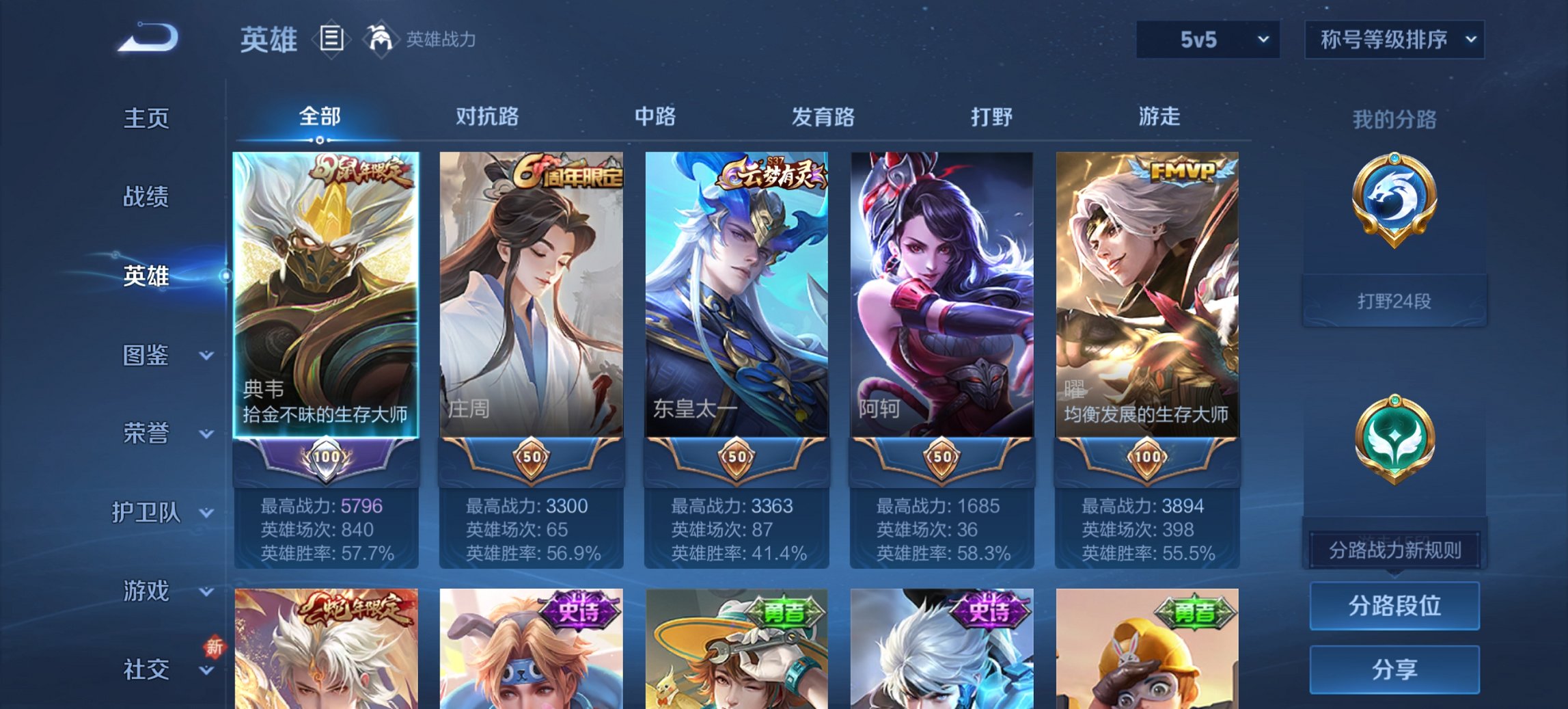Screen dimensions: 1568x709
Task: Open the hero list detail icon beside 英雄 title
Action: (x=332, y=39)
